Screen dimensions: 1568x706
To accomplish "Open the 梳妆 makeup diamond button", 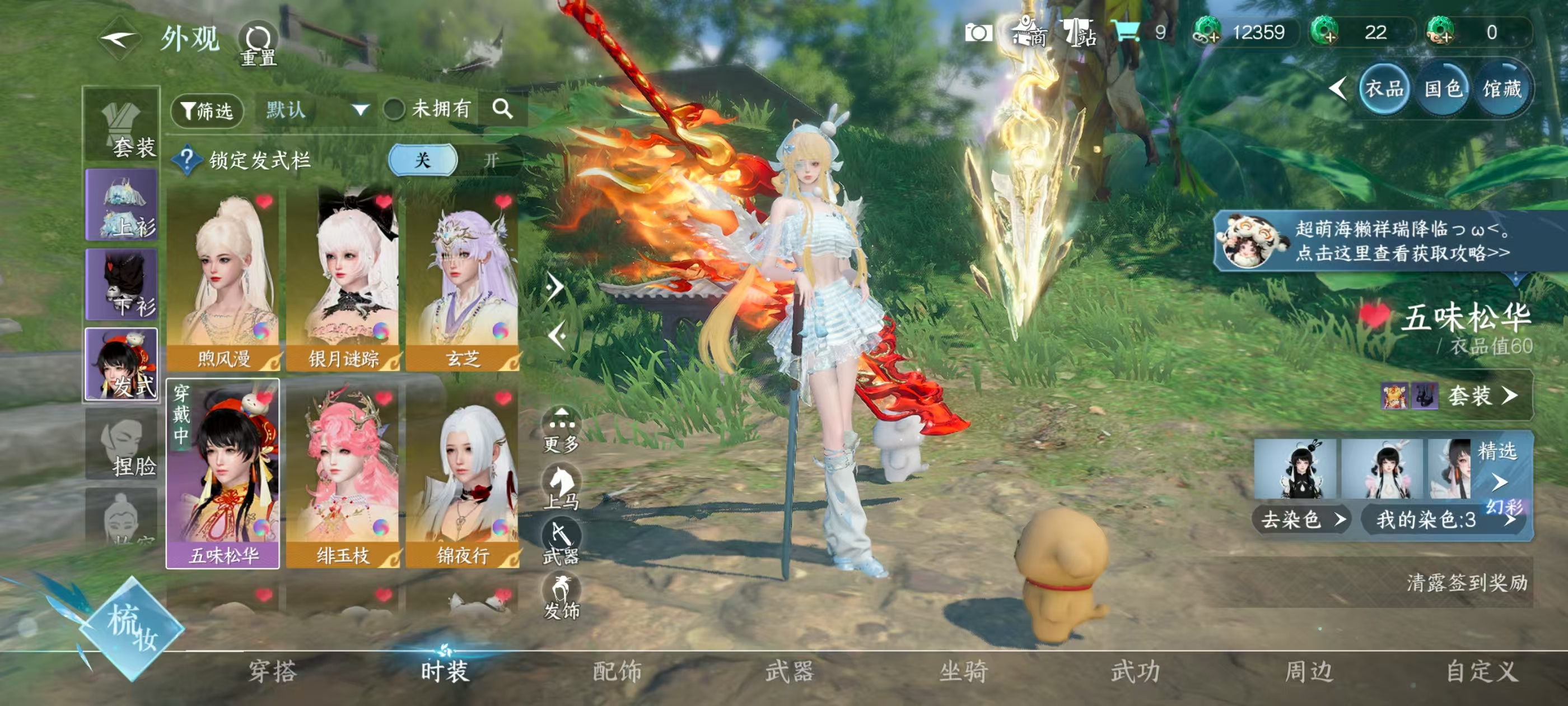I will 132,628.
